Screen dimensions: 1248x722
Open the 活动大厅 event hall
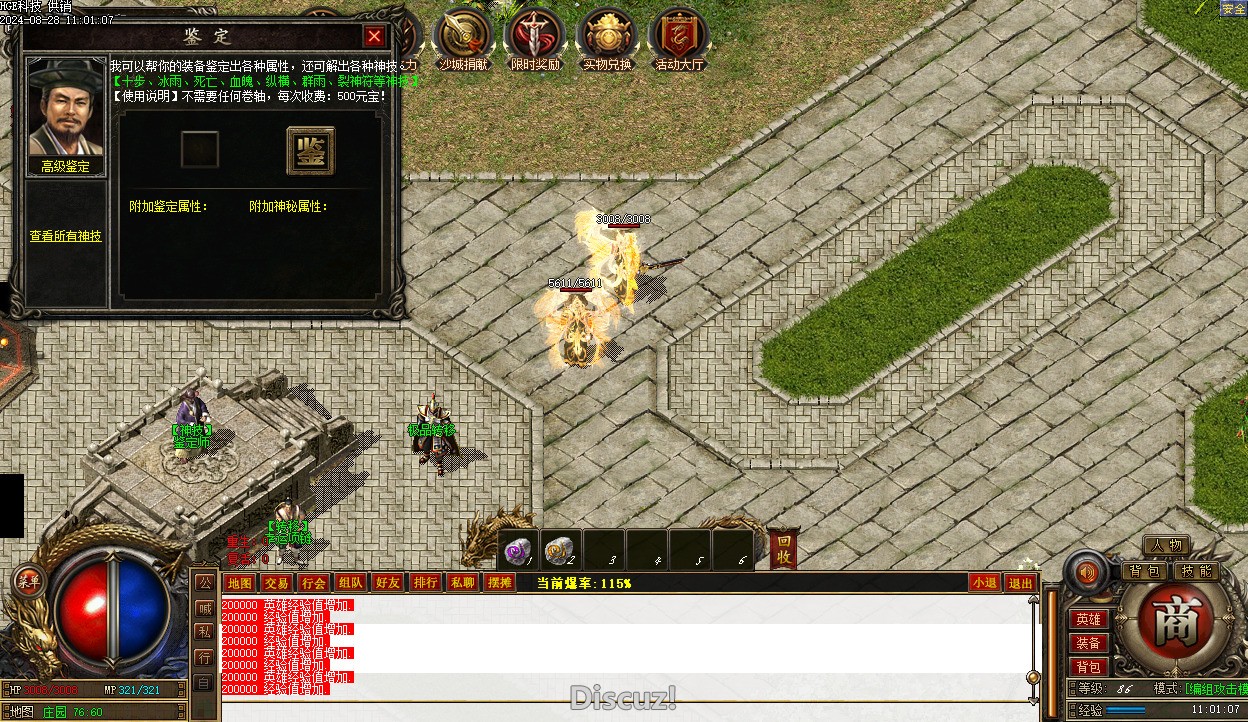679,37
